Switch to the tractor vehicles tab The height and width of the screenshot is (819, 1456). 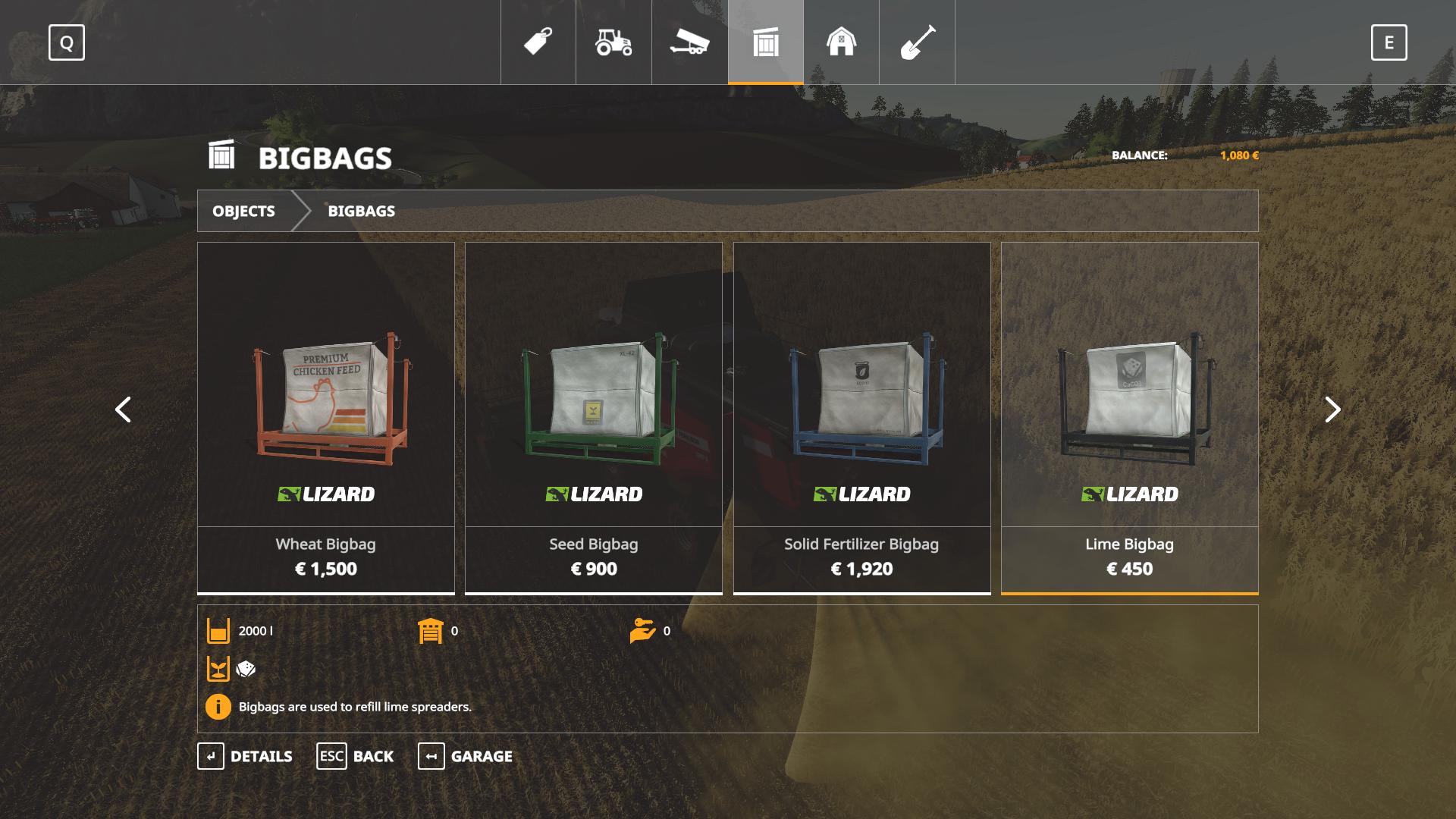coord(613,42)
